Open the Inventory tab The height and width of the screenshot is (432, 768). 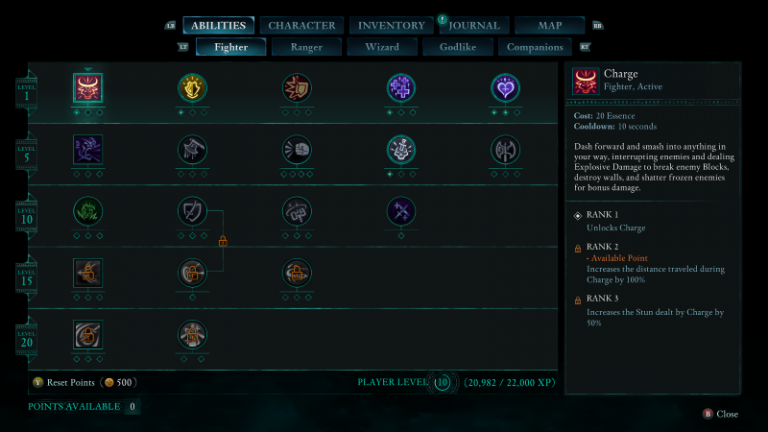click(x=391, y=25)
